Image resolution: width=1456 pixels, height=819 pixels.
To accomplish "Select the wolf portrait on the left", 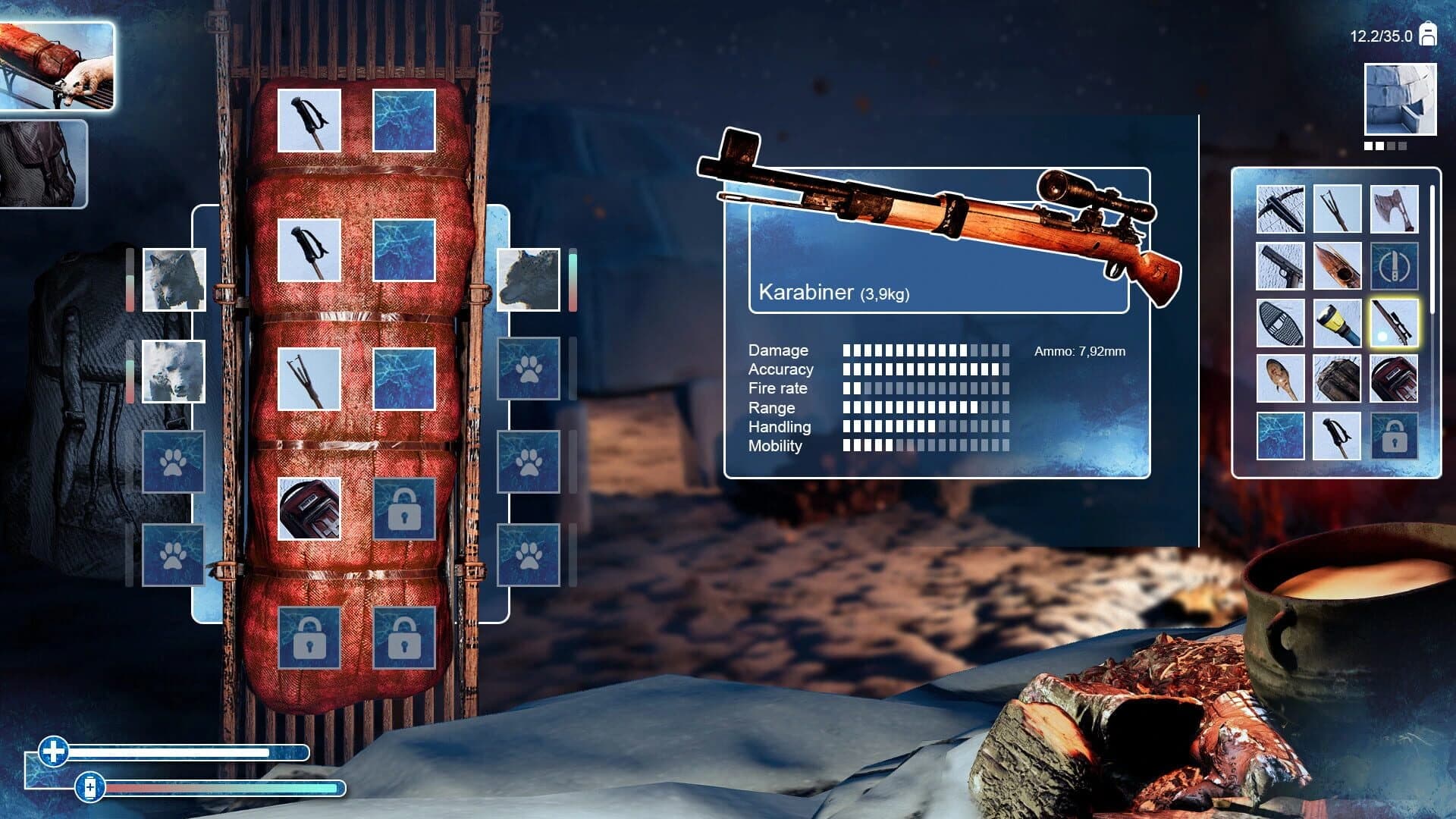I will (173, 279).
